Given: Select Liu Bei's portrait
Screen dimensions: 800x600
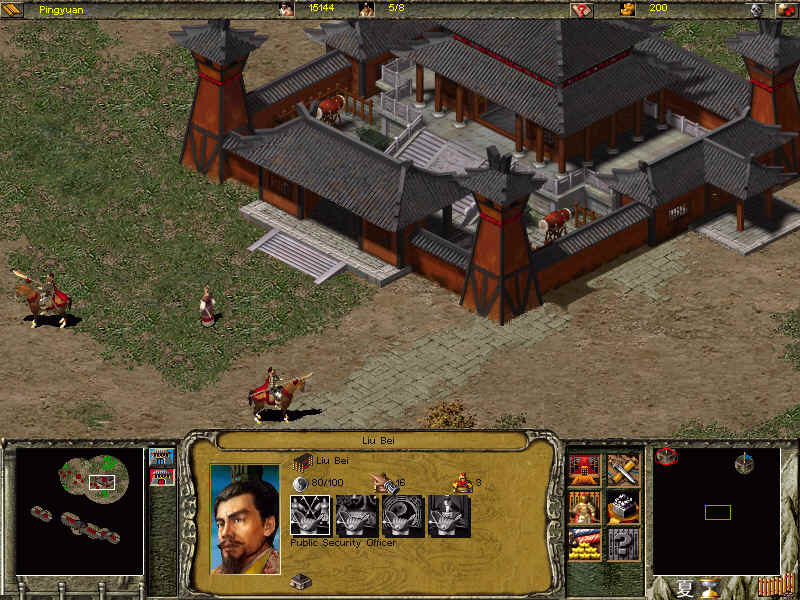Looking at the screenshot, I should coord(244,518).
